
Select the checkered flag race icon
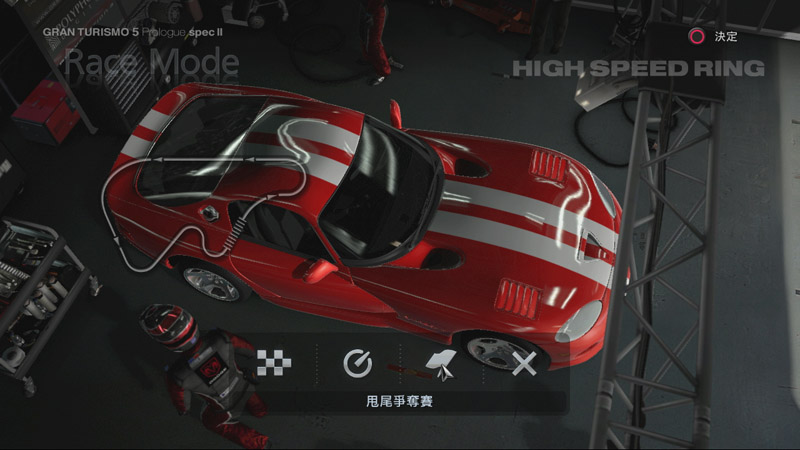click(273, 364)
